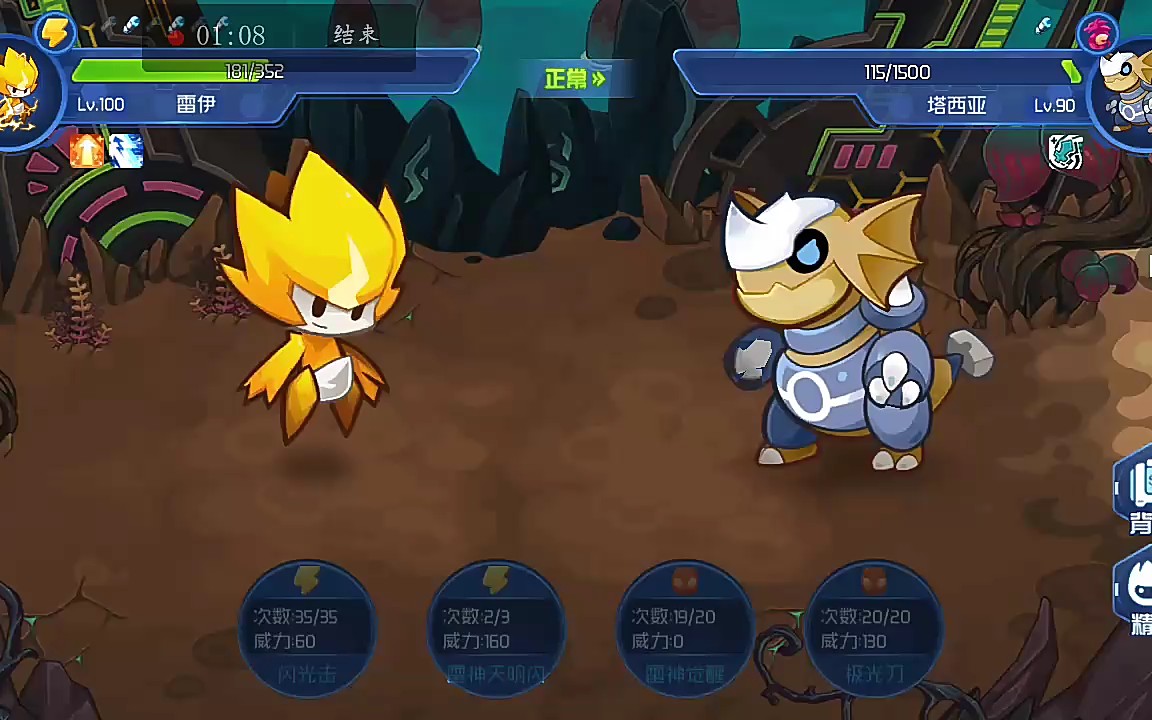Tap 雷伊's portrait avatar
The width and height of the screenshot is (1152, 720).
[20, 90]
